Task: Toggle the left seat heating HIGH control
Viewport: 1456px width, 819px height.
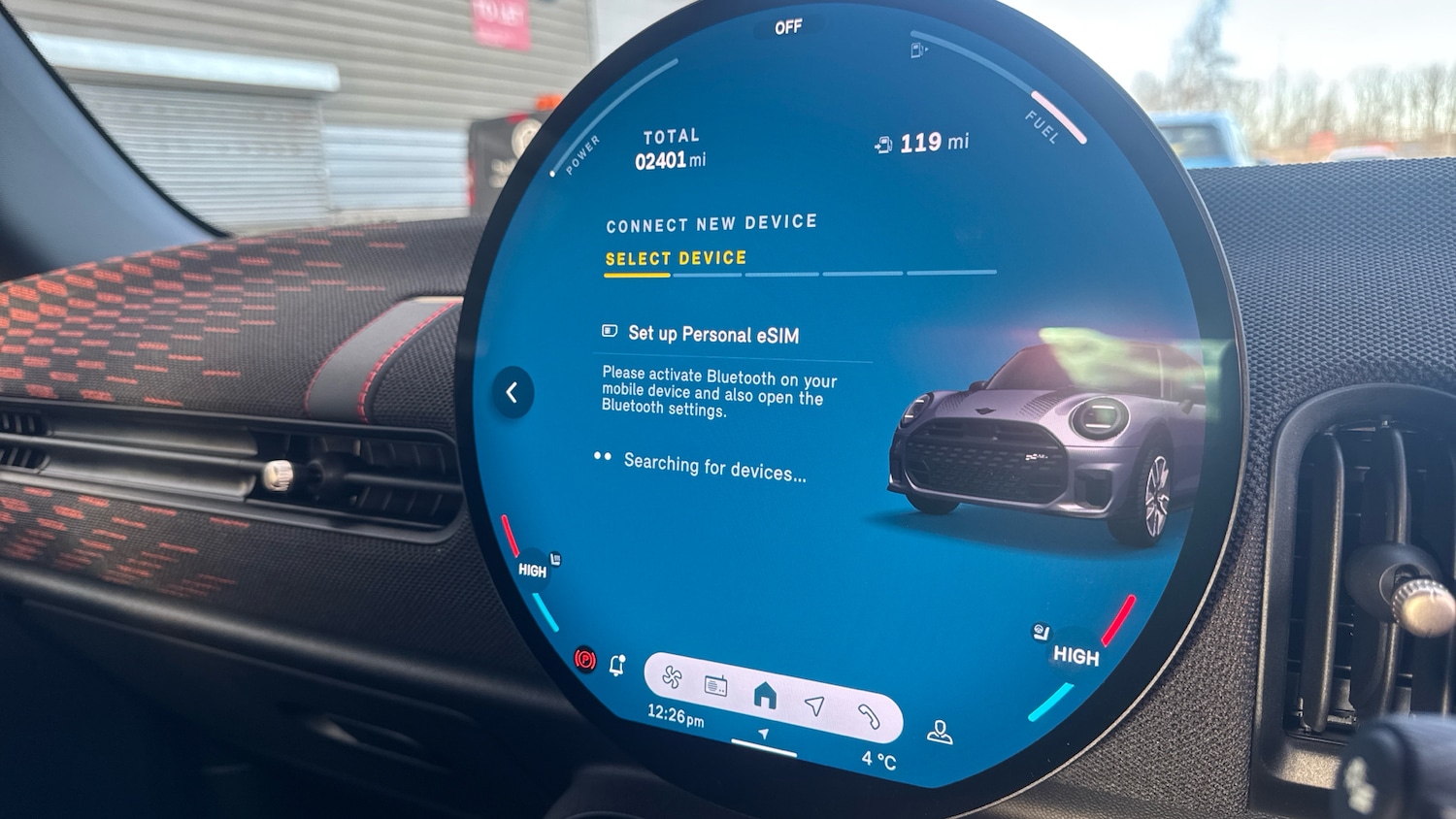Action: tap(532, 571)
